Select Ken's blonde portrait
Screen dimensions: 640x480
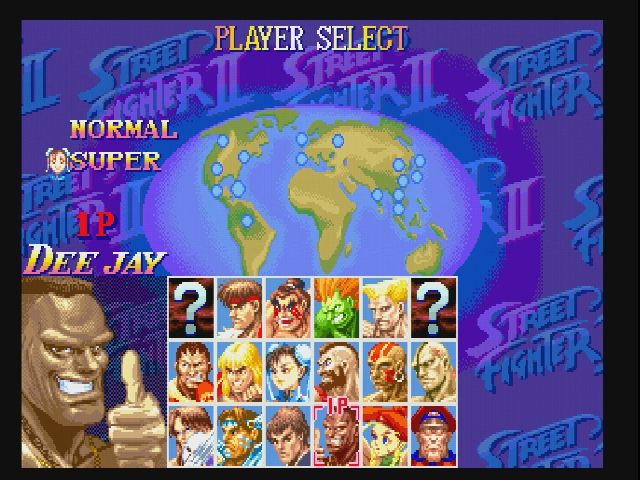coord(240,371)
